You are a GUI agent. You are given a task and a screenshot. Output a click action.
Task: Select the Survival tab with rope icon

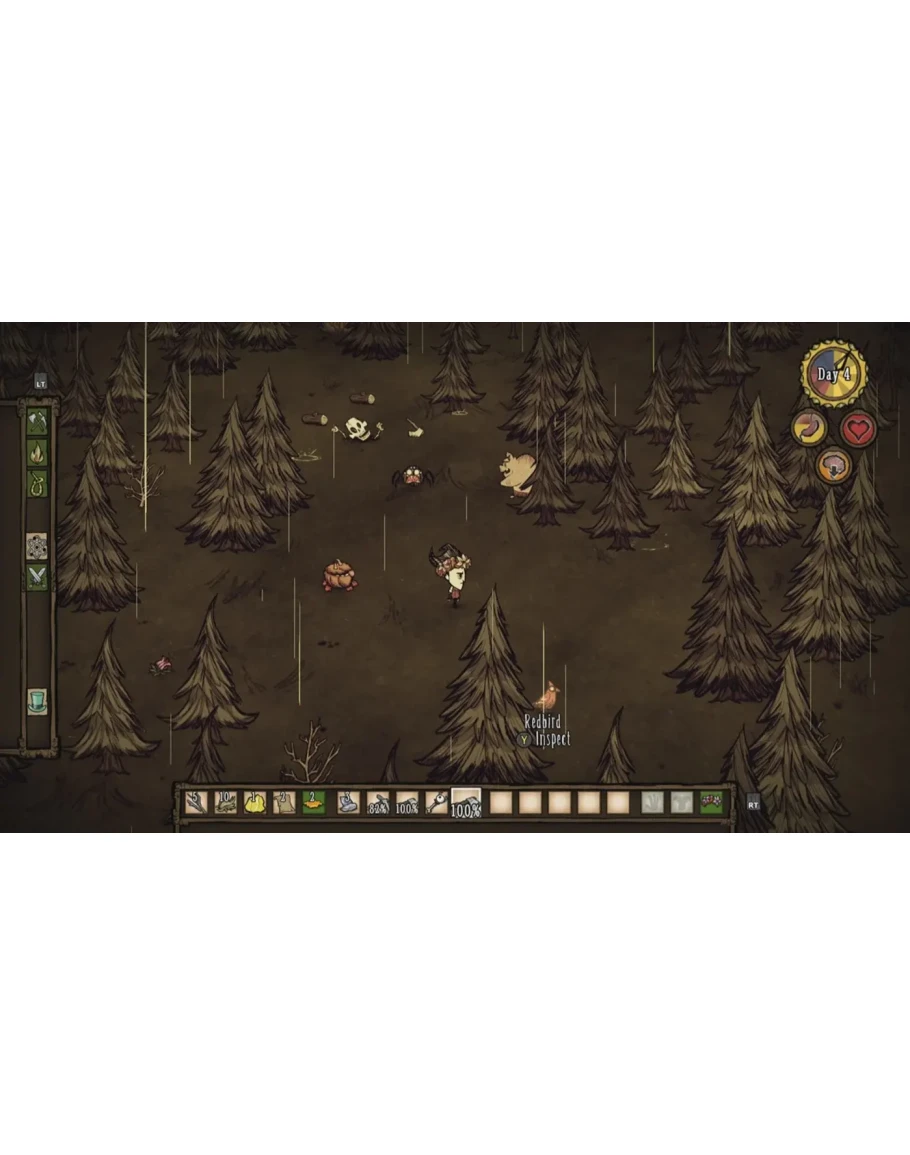(37, 483)
